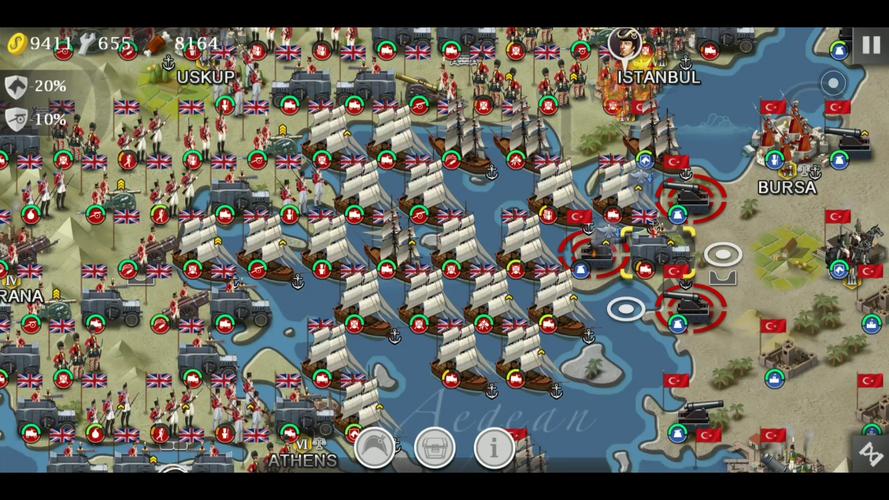Pause the game with the top-right button

(x=870, y=45)
